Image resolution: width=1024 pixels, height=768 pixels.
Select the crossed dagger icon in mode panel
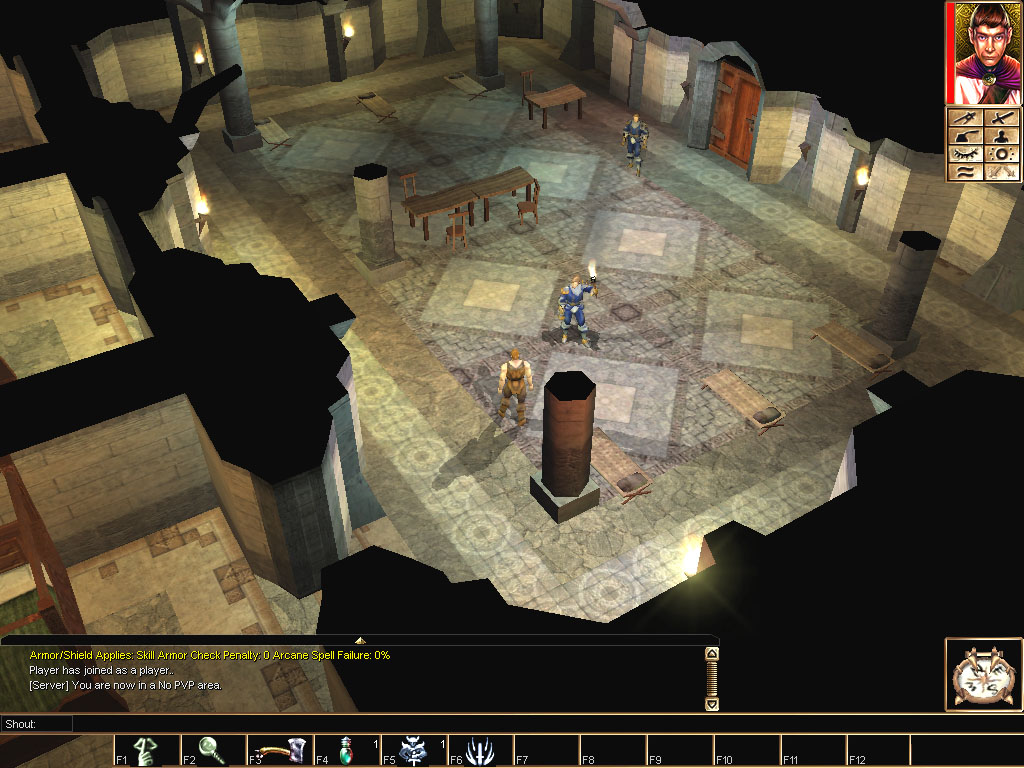pos(966,119)
